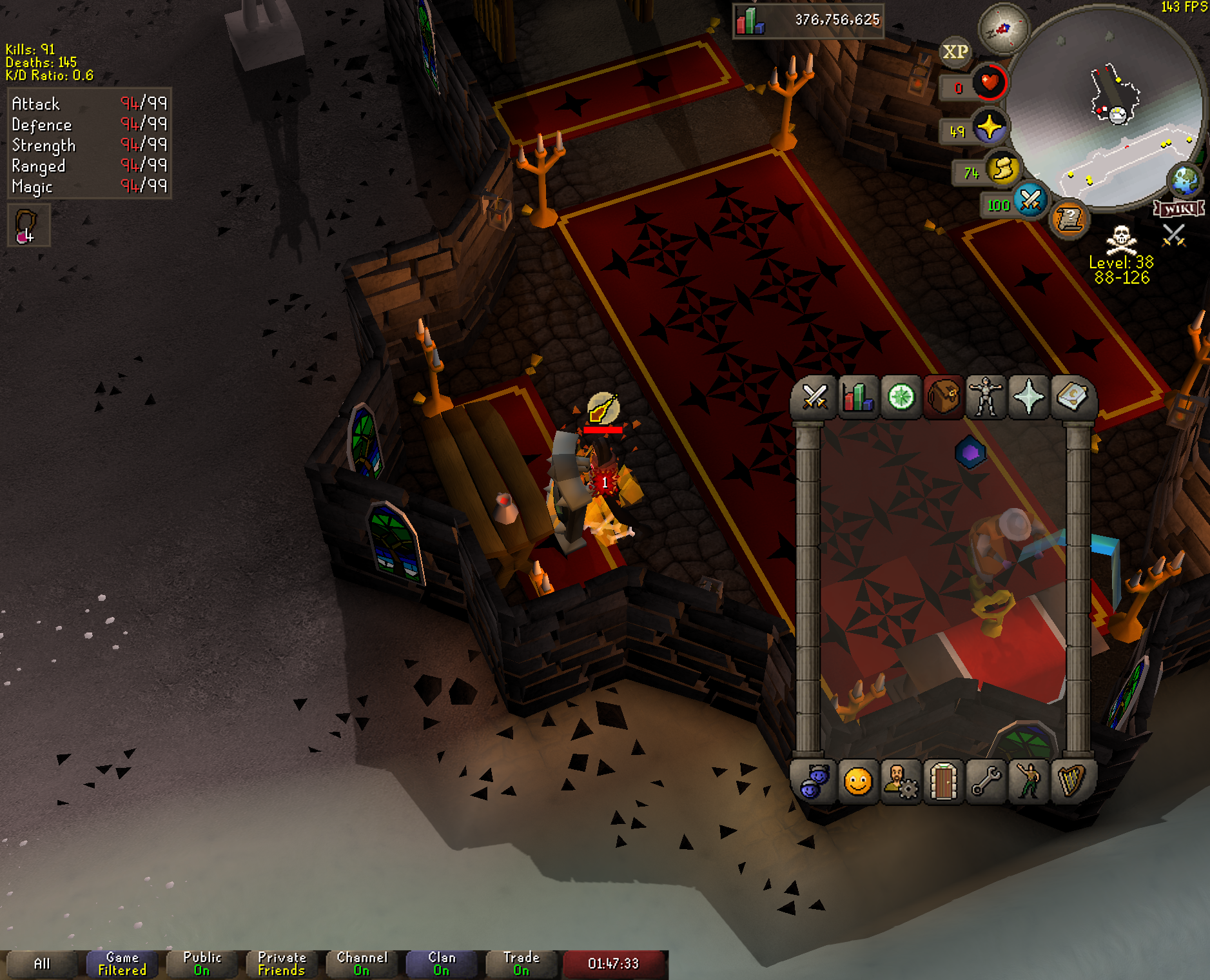Open the Prayer tab
1210x980 pixels.
pyautogui.click(x=1028, y=397)
